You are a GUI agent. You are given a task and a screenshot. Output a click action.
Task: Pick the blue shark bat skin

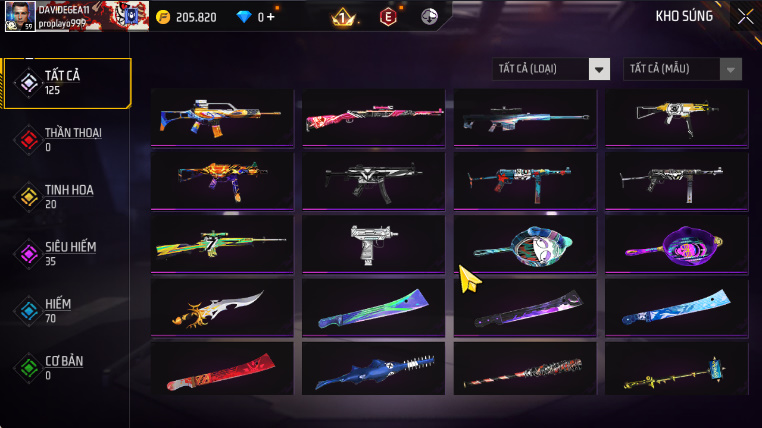point(373,371)
